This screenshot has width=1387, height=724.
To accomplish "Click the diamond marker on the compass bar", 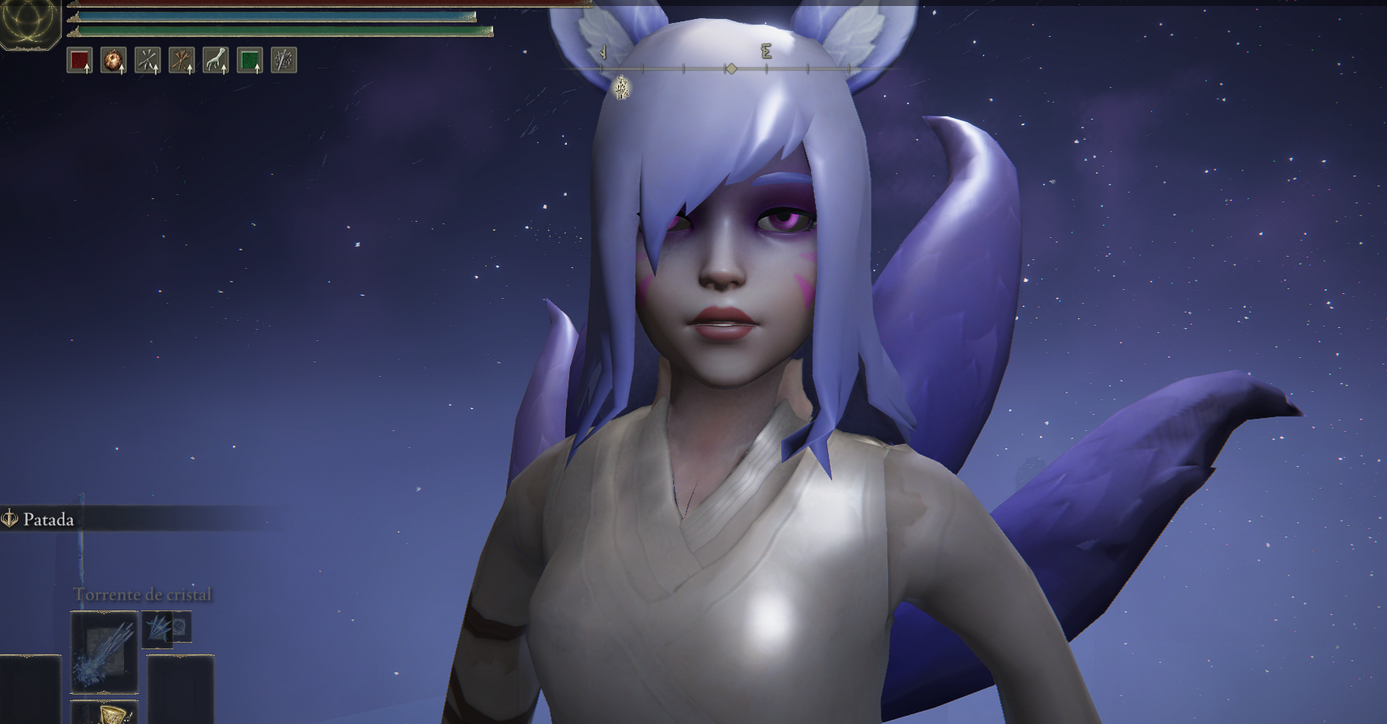I will [x=730, y=68].
